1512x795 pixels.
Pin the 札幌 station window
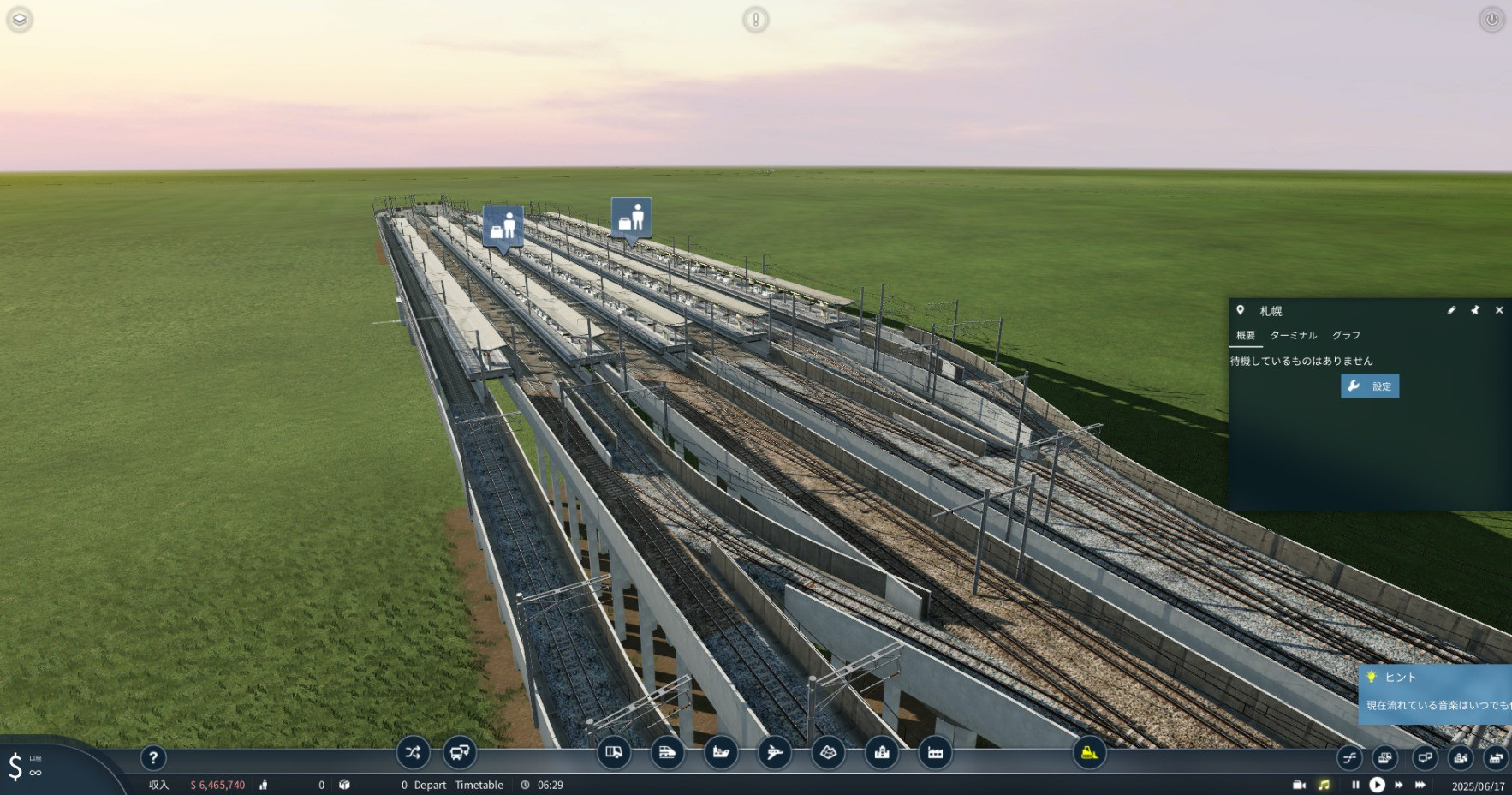[x=1475, y=310]
